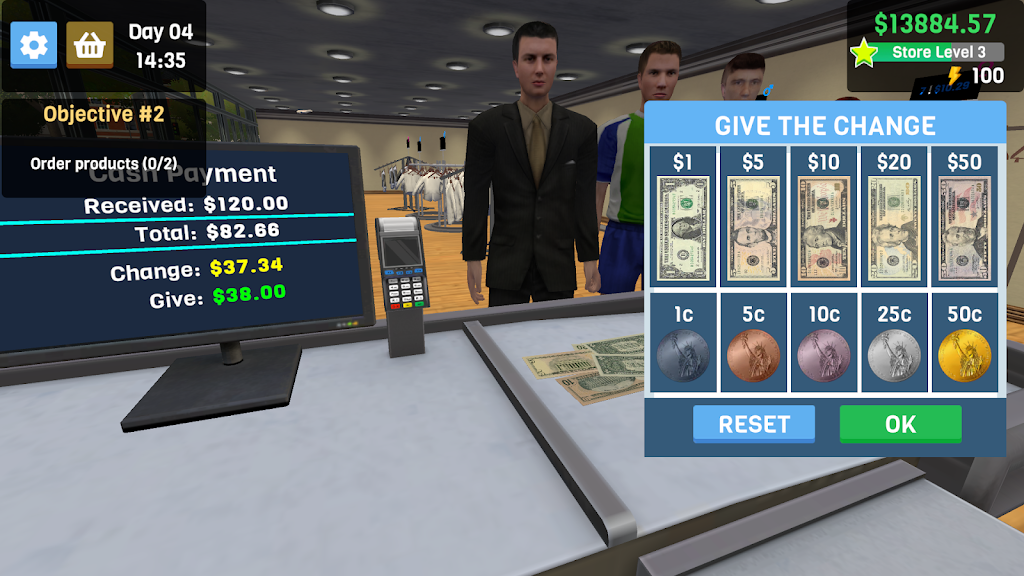Image resolution: width=1024 pixels, height=576 pixels.
Task: Pick the $50 bill
Action: pyautogui.click(x=964, y=228)
